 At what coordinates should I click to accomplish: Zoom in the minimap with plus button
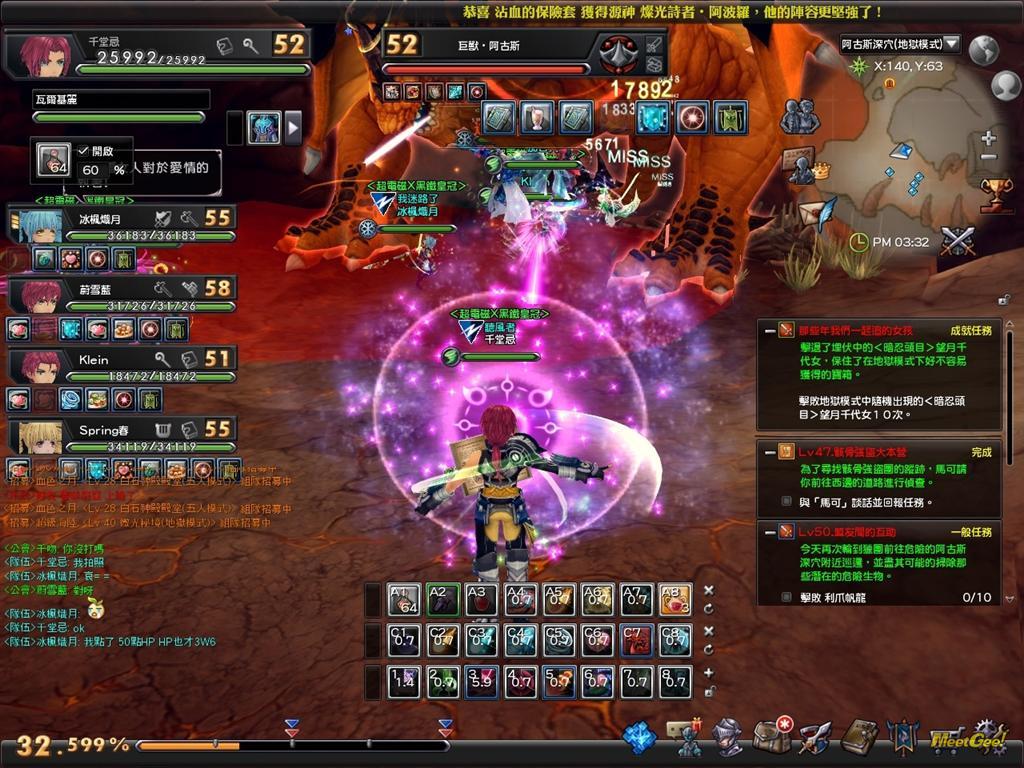click(989, 139)
